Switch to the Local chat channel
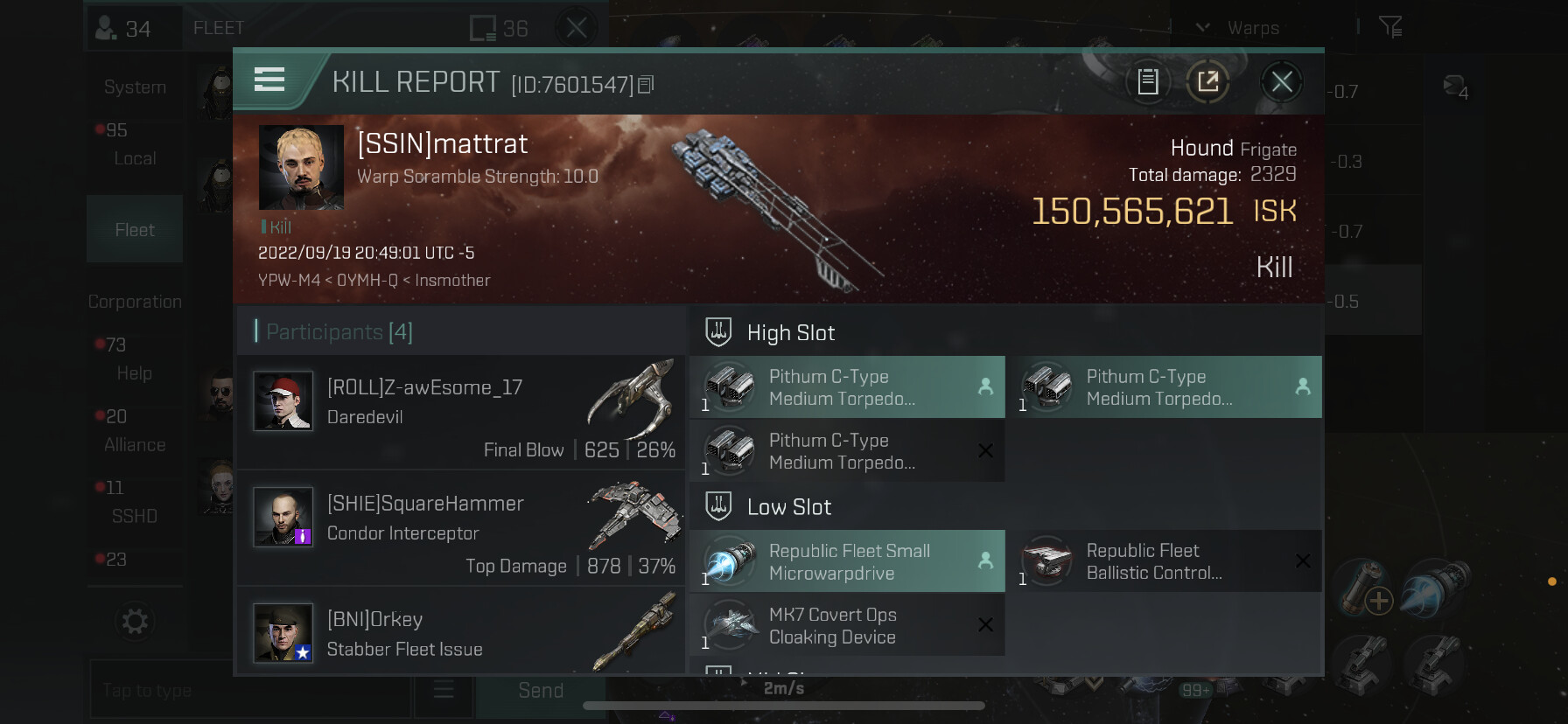 click(x=135, y=158)
